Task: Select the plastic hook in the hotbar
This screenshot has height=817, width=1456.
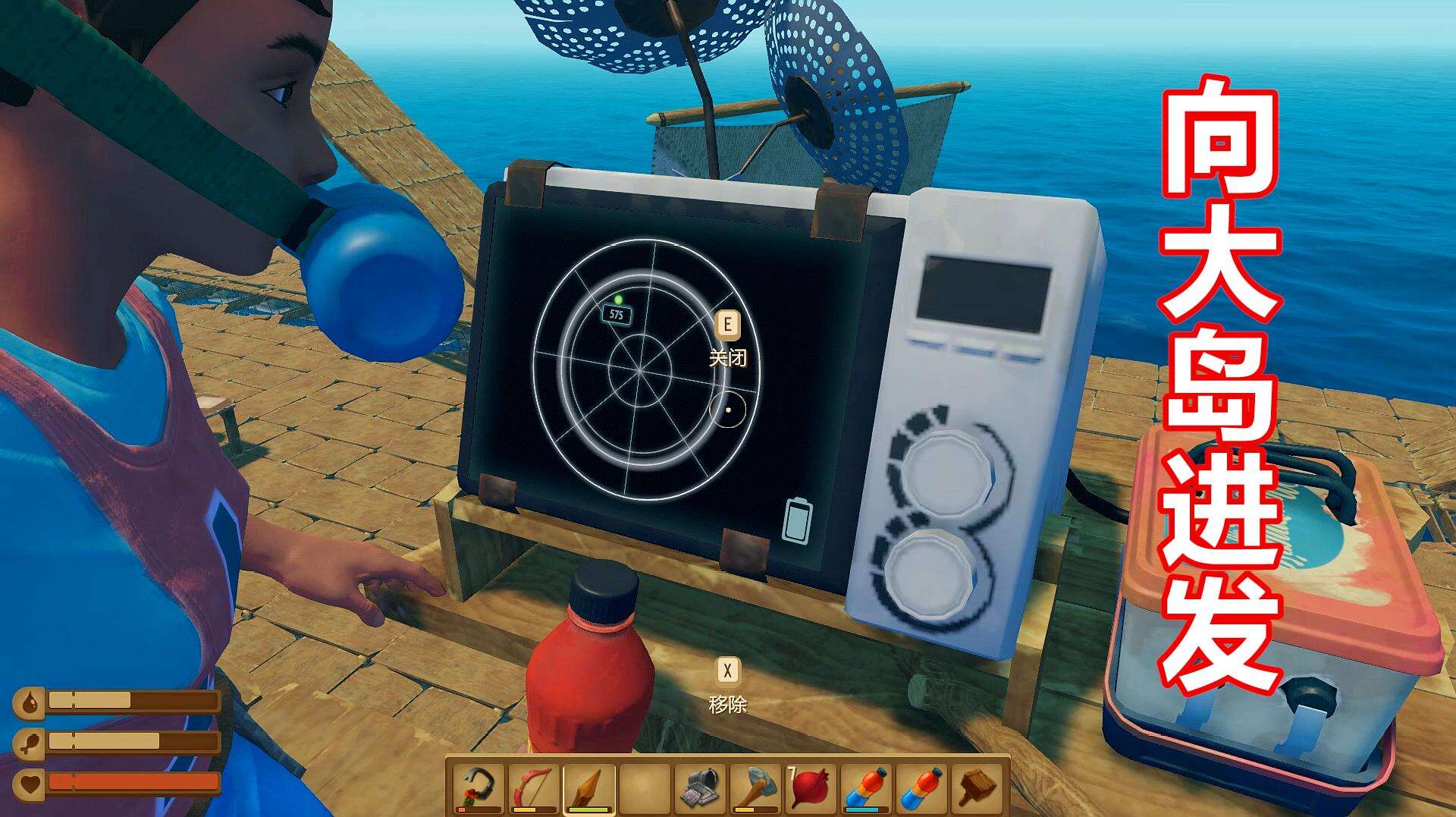Action: point(481,787)
